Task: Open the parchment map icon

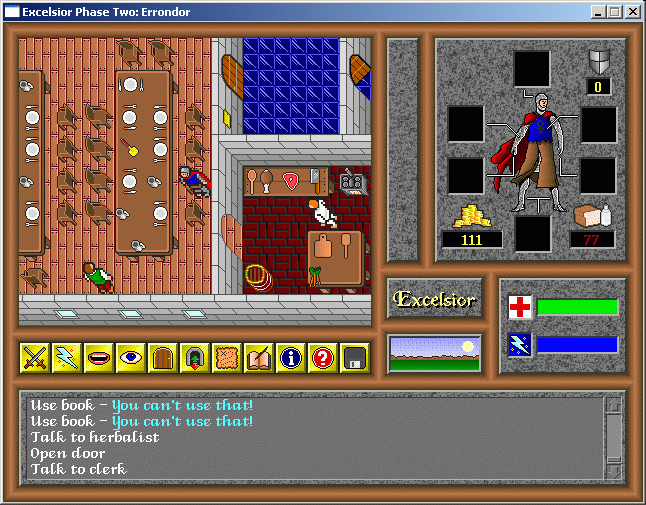Action: [x=227, y=357]
